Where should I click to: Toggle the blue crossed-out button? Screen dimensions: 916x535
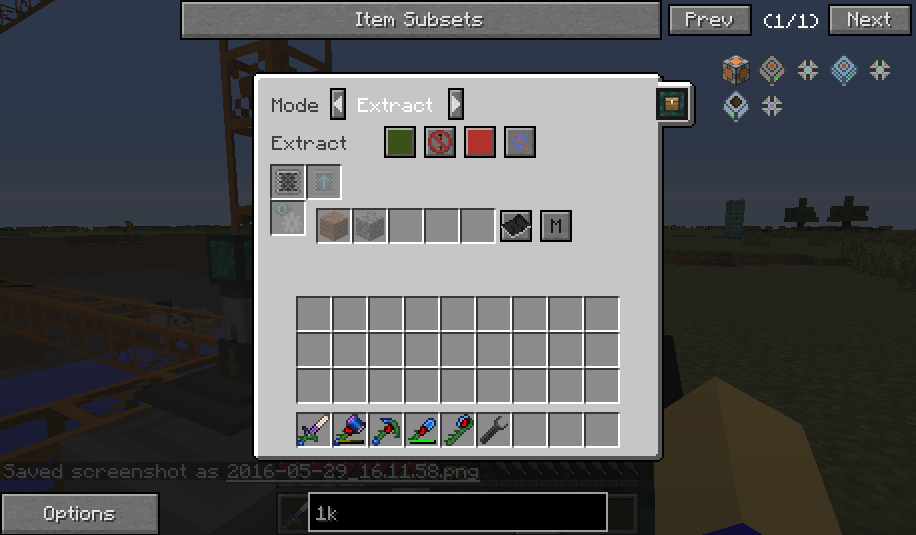tap(520, 143)
